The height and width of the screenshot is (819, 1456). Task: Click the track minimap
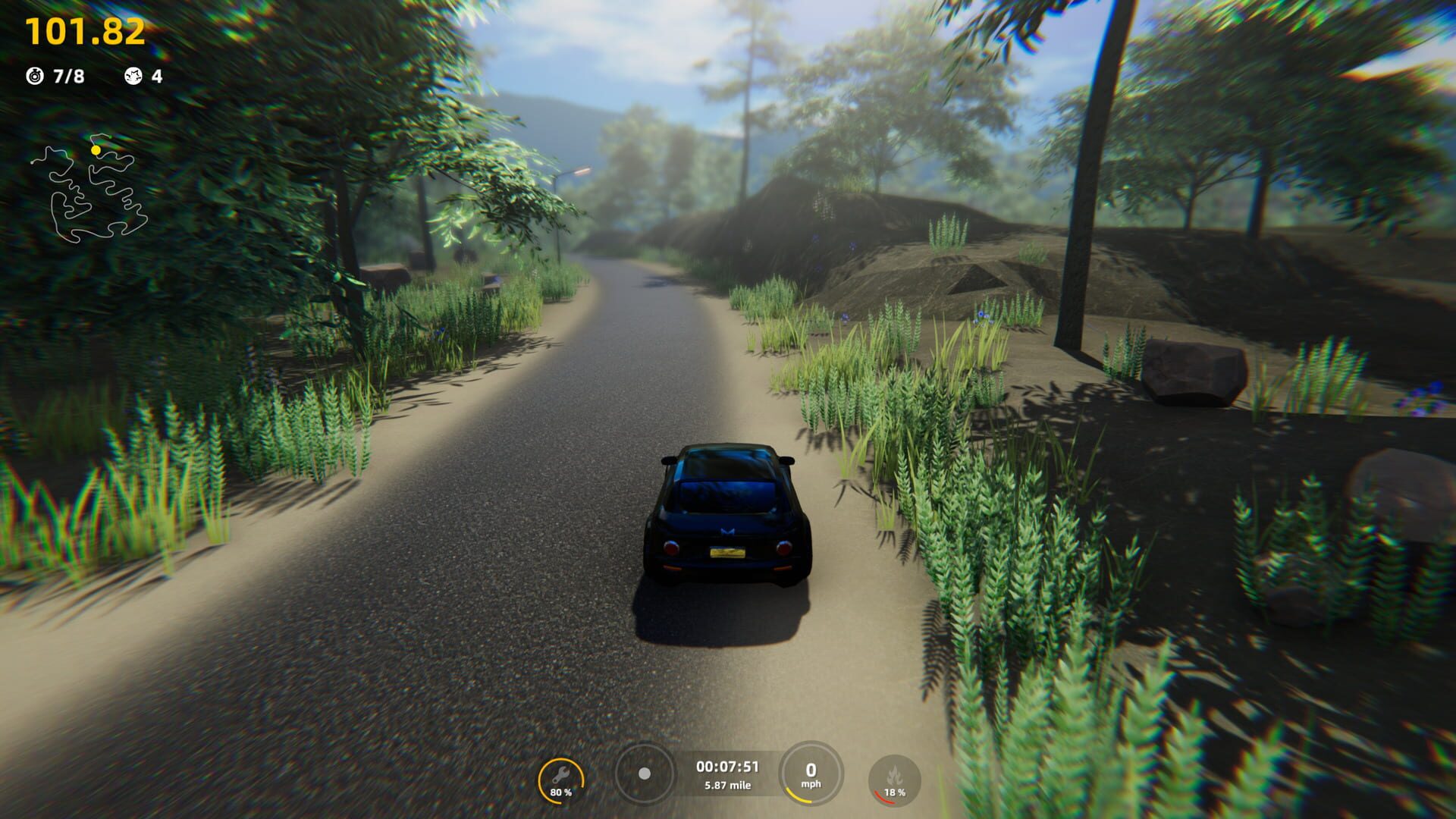[89, 190]
